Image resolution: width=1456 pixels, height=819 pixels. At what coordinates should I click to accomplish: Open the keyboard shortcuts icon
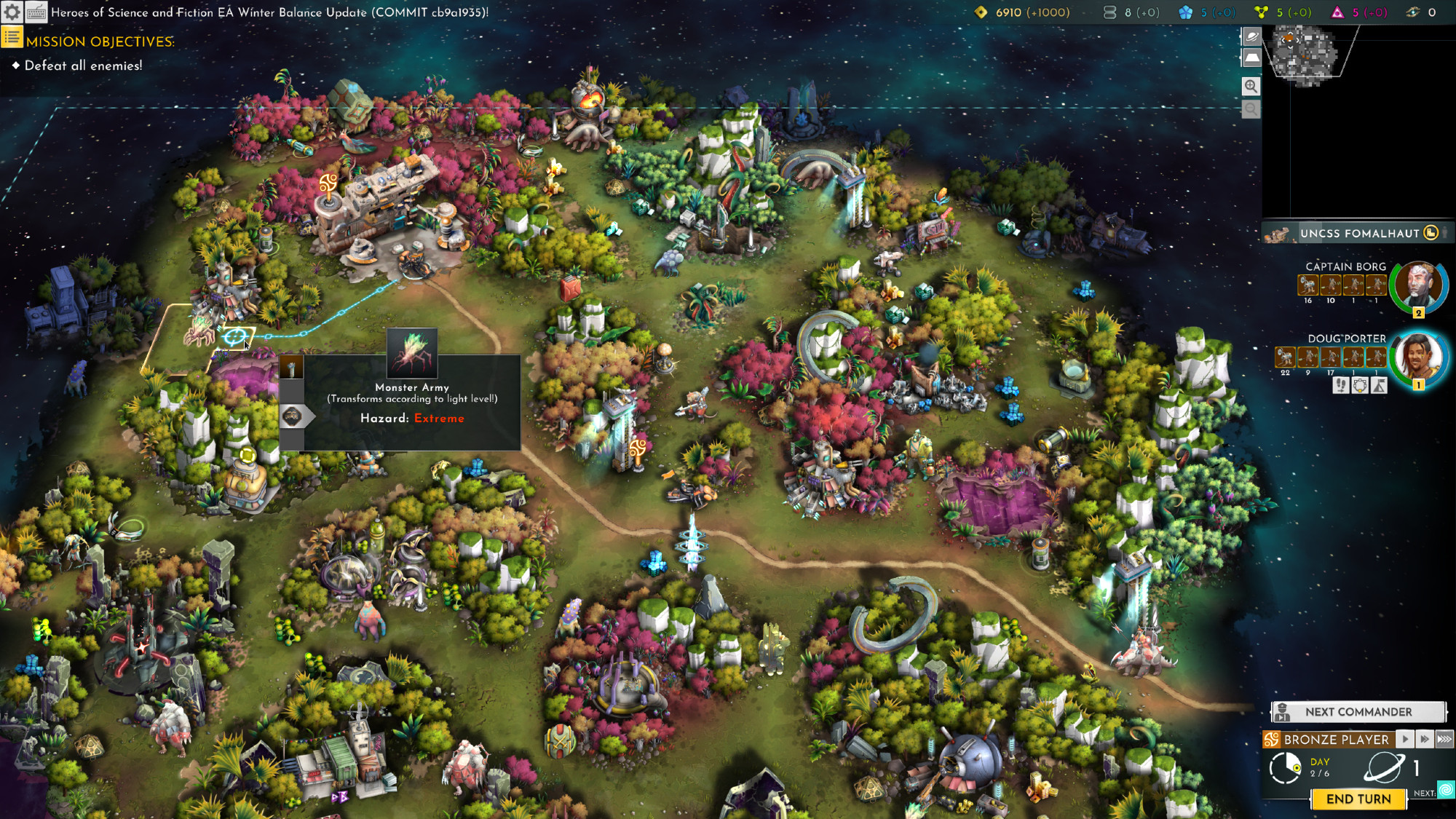36,12
